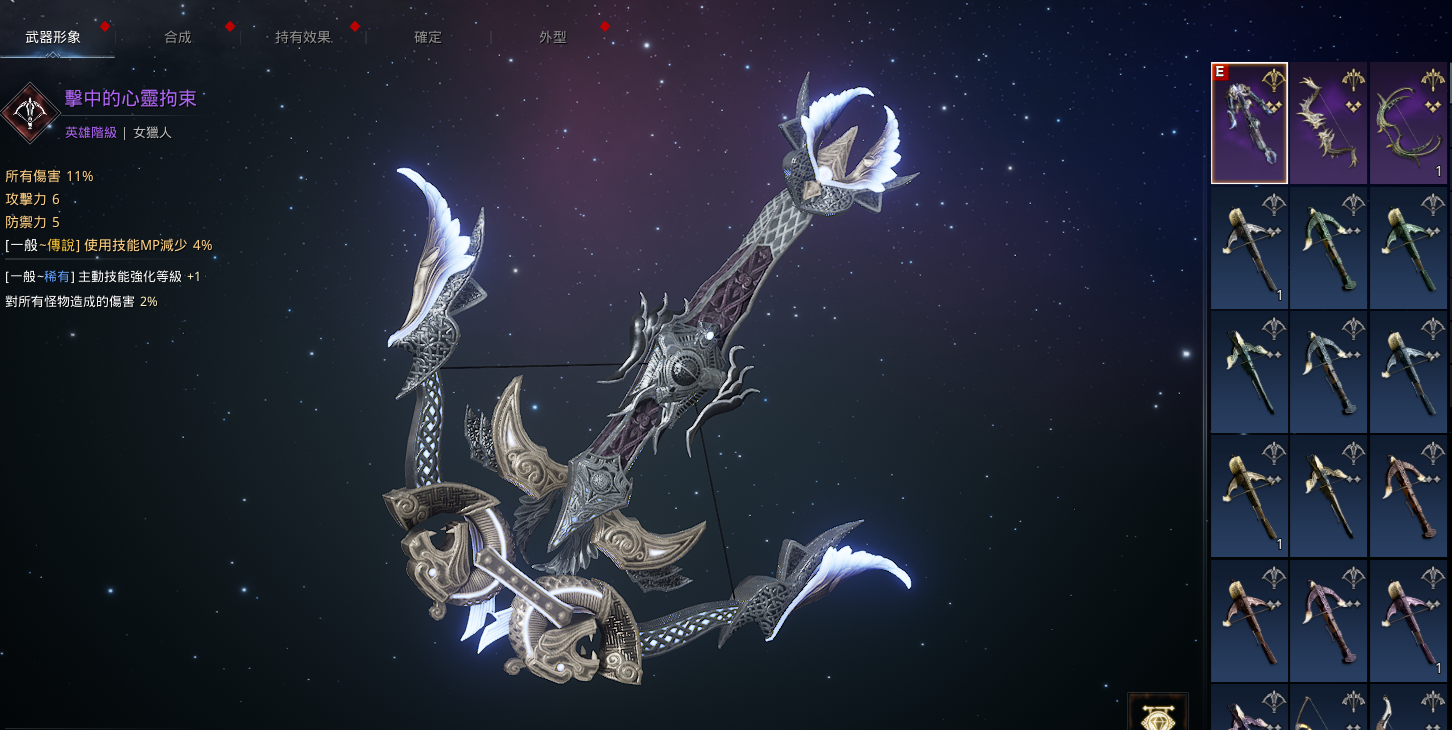Choose the spiked bone bow skin
This screenshot has height=730, width=1452.
coord(1328,123)
